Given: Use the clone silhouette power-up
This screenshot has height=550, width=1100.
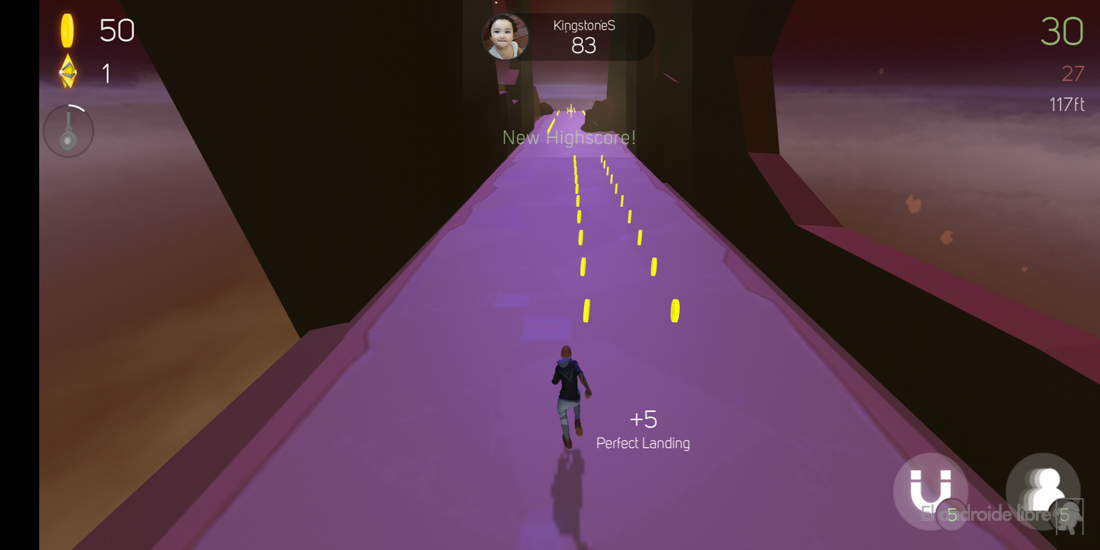Looking at the screenshot, I should point(1043,490).
